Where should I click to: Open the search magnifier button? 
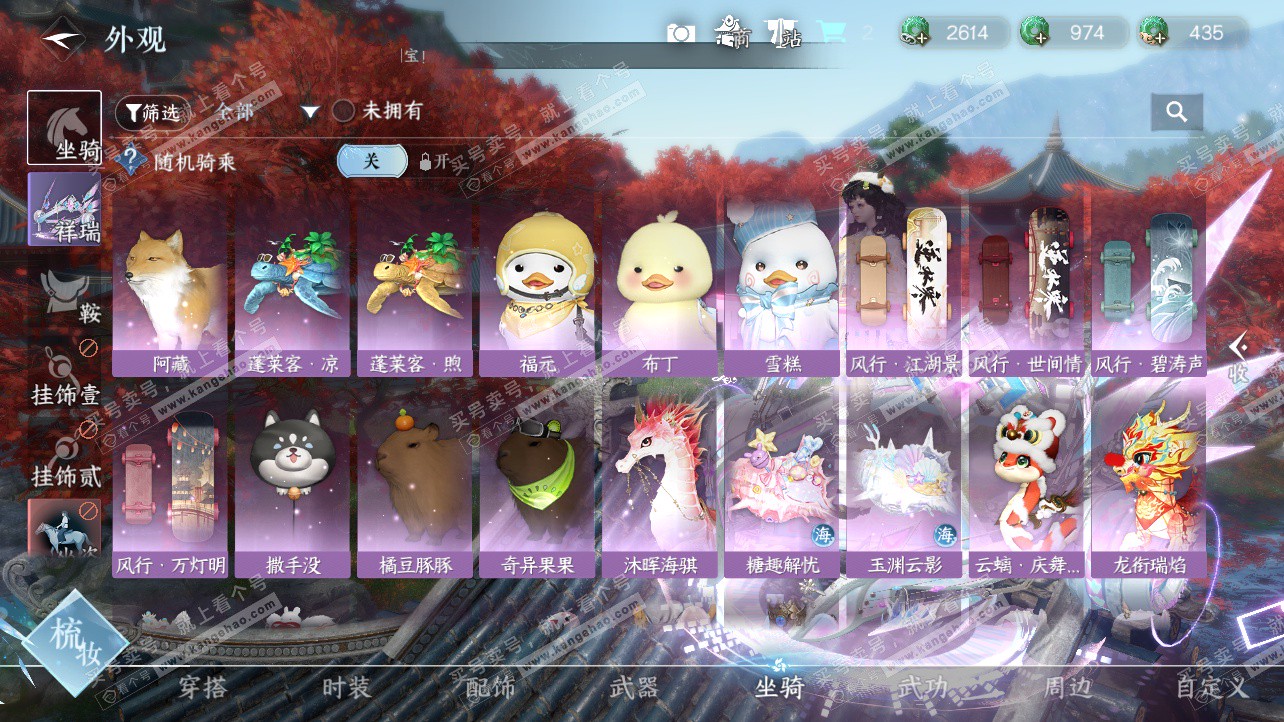[1176, 112]
